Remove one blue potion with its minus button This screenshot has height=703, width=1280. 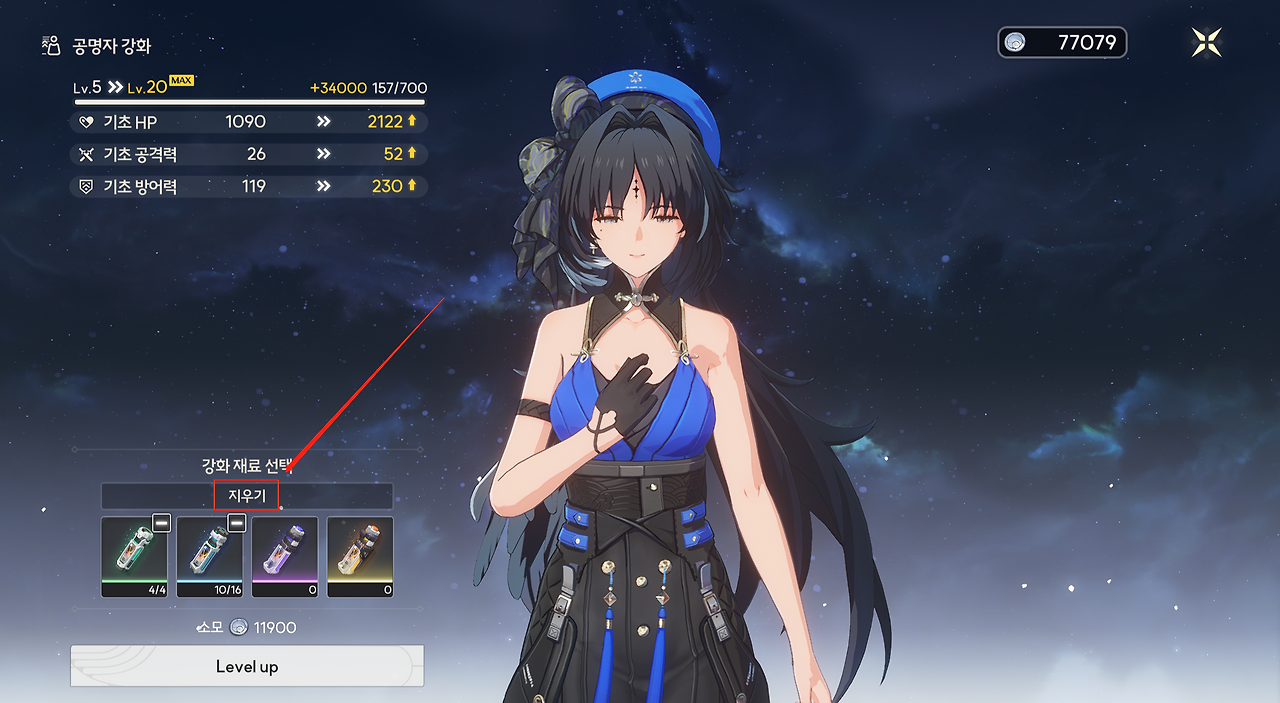point(237,523)
